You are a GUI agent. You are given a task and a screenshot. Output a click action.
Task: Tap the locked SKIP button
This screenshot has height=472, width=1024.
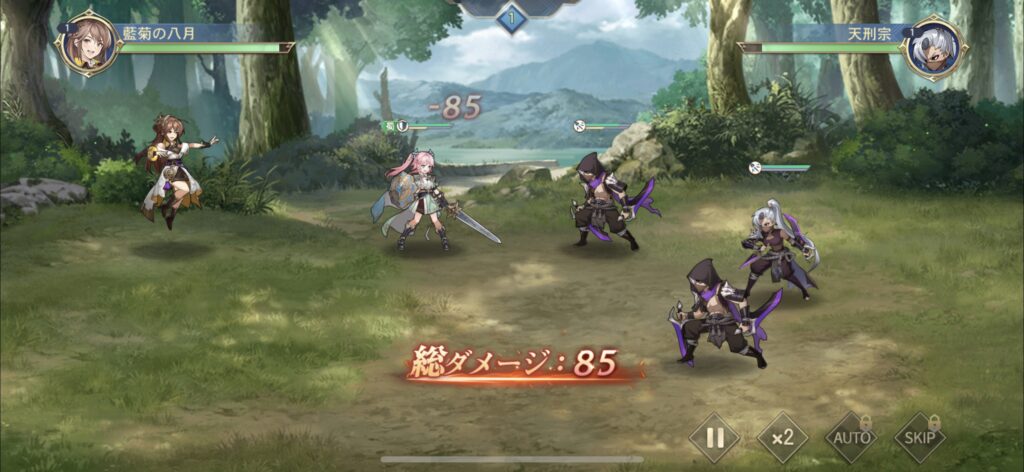[919, 437]
